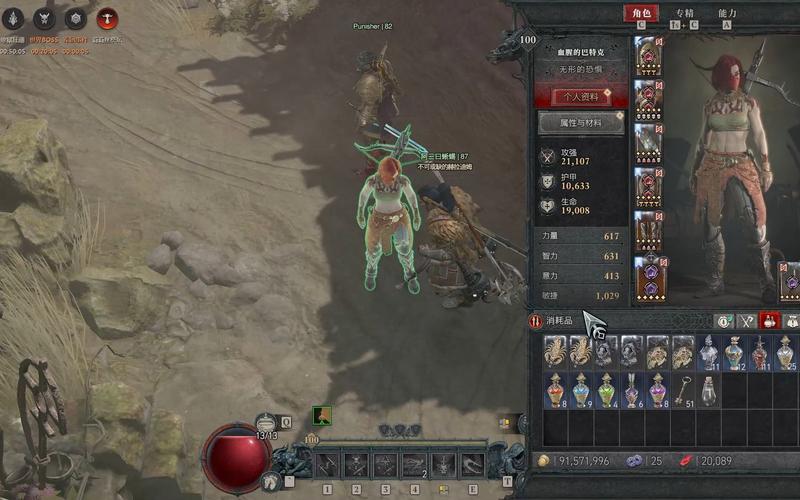Select the purple-feathered vial with 6 count
Image resolution: width=800 pixels, height=500 pixels.
[x=632, y=390]
